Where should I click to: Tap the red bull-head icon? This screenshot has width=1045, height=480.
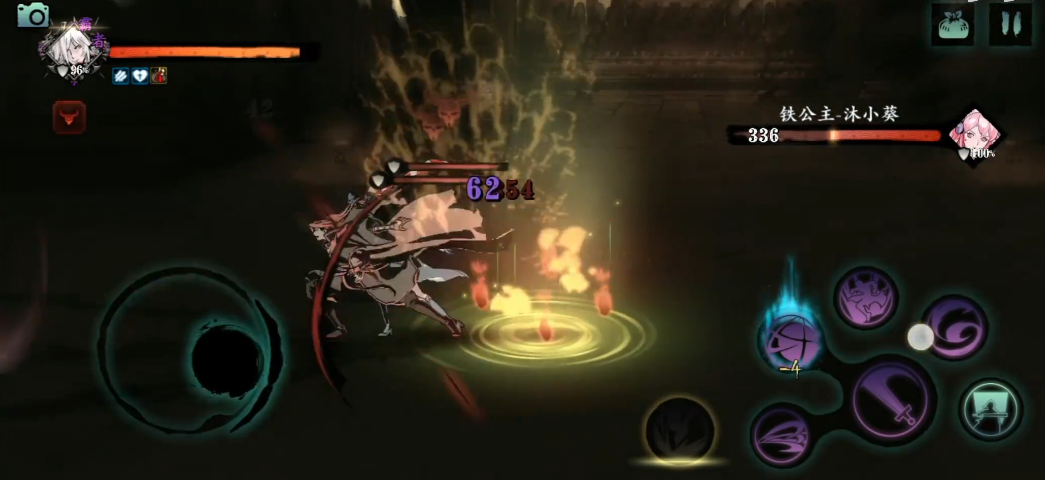pos(69,118)
